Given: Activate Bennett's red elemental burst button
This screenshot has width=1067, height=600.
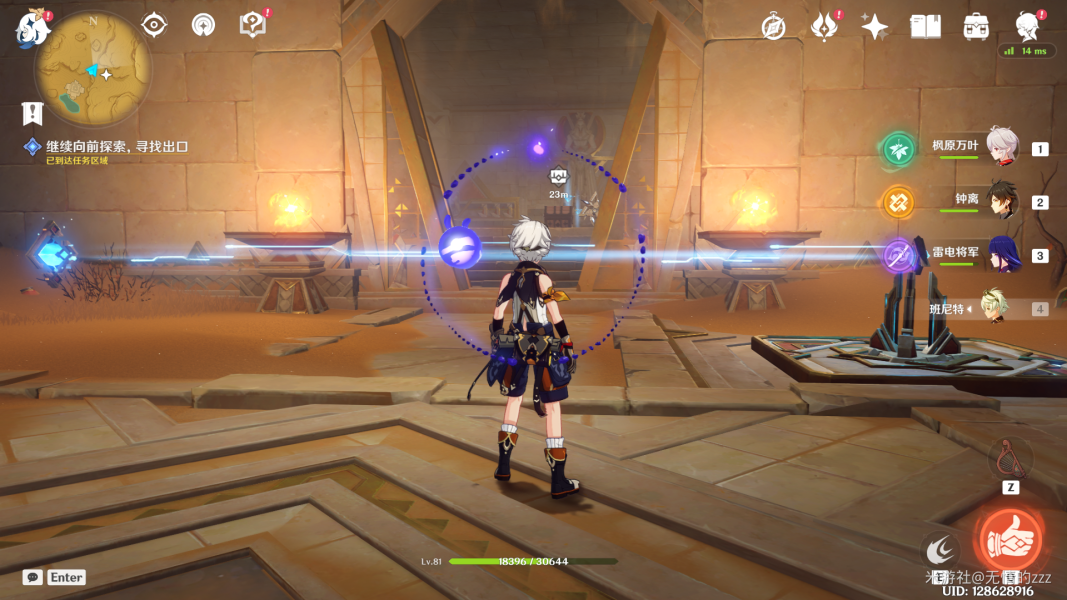Looking at the screenshot, I should (x=1009, y=540).
